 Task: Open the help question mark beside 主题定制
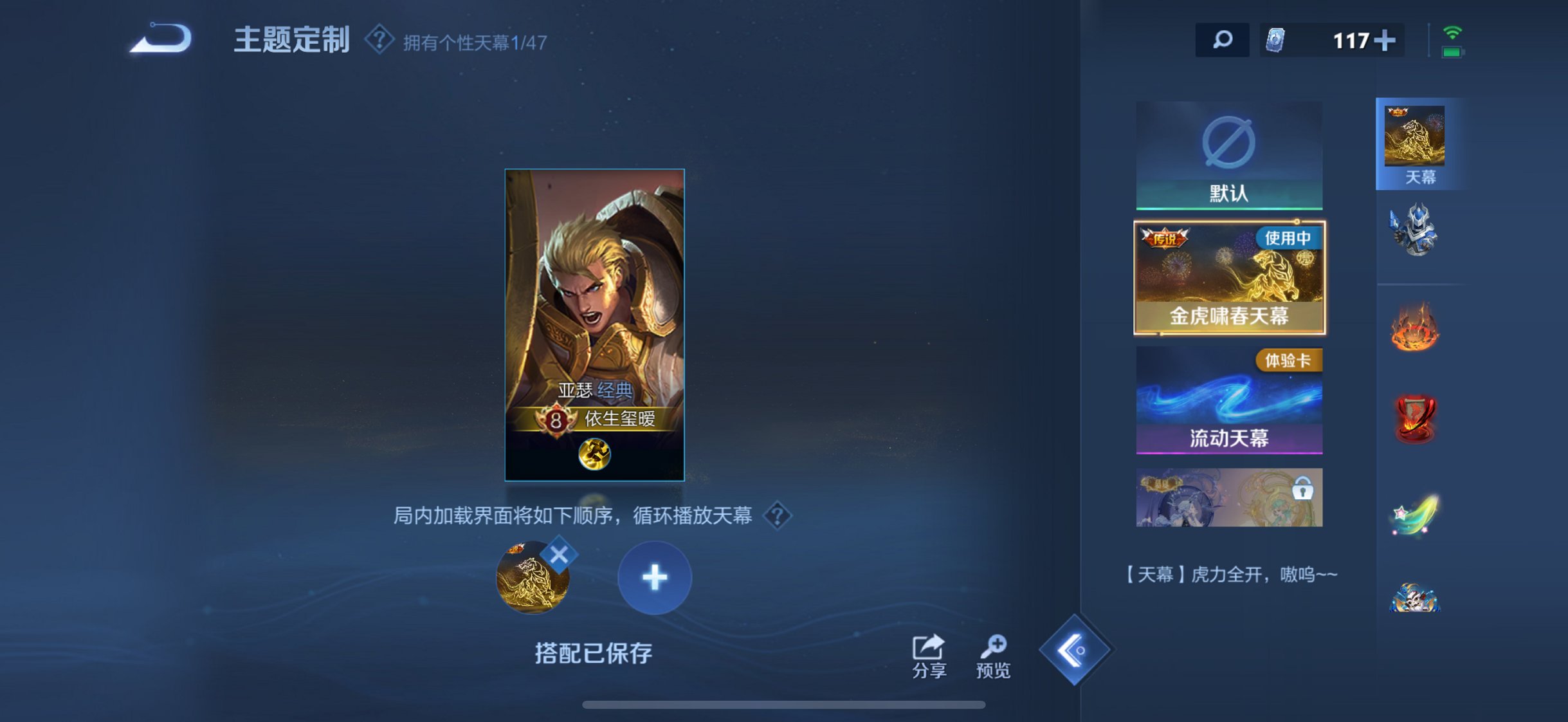[x=379, y=41]
